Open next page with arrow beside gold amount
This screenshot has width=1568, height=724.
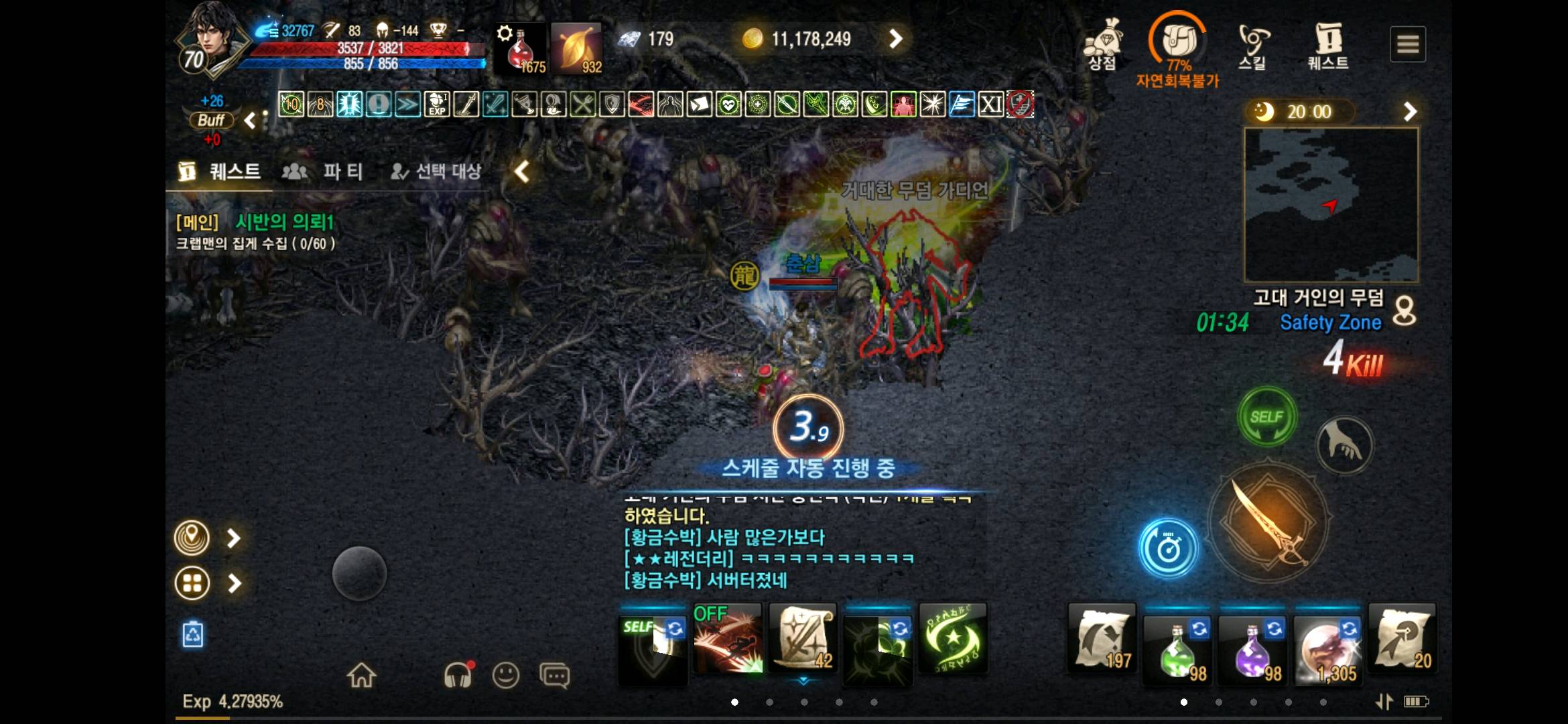896,38
